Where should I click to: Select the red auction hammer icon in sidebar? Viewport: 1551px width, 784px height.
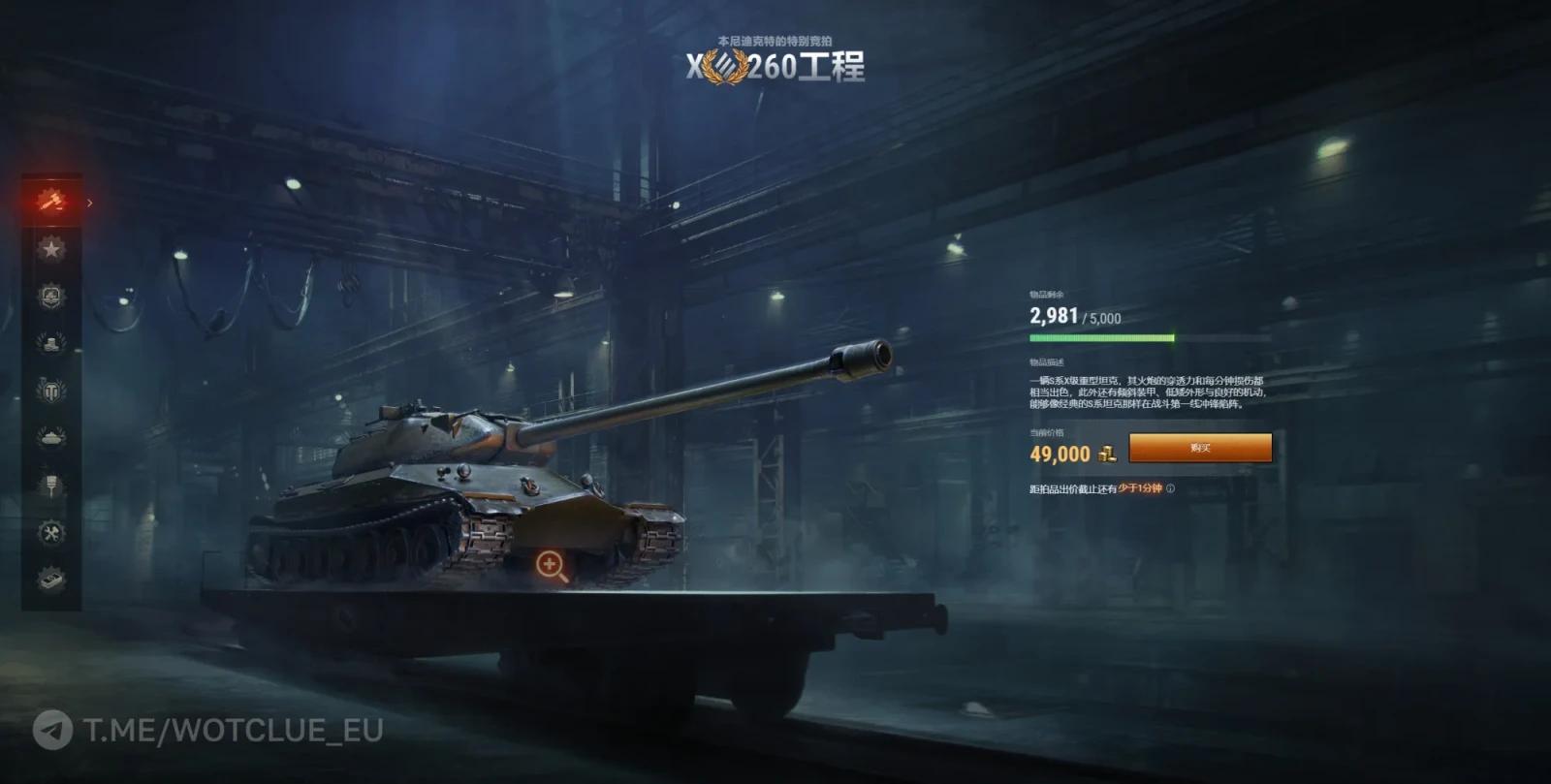pyautogui.click(x=50, y=202)
